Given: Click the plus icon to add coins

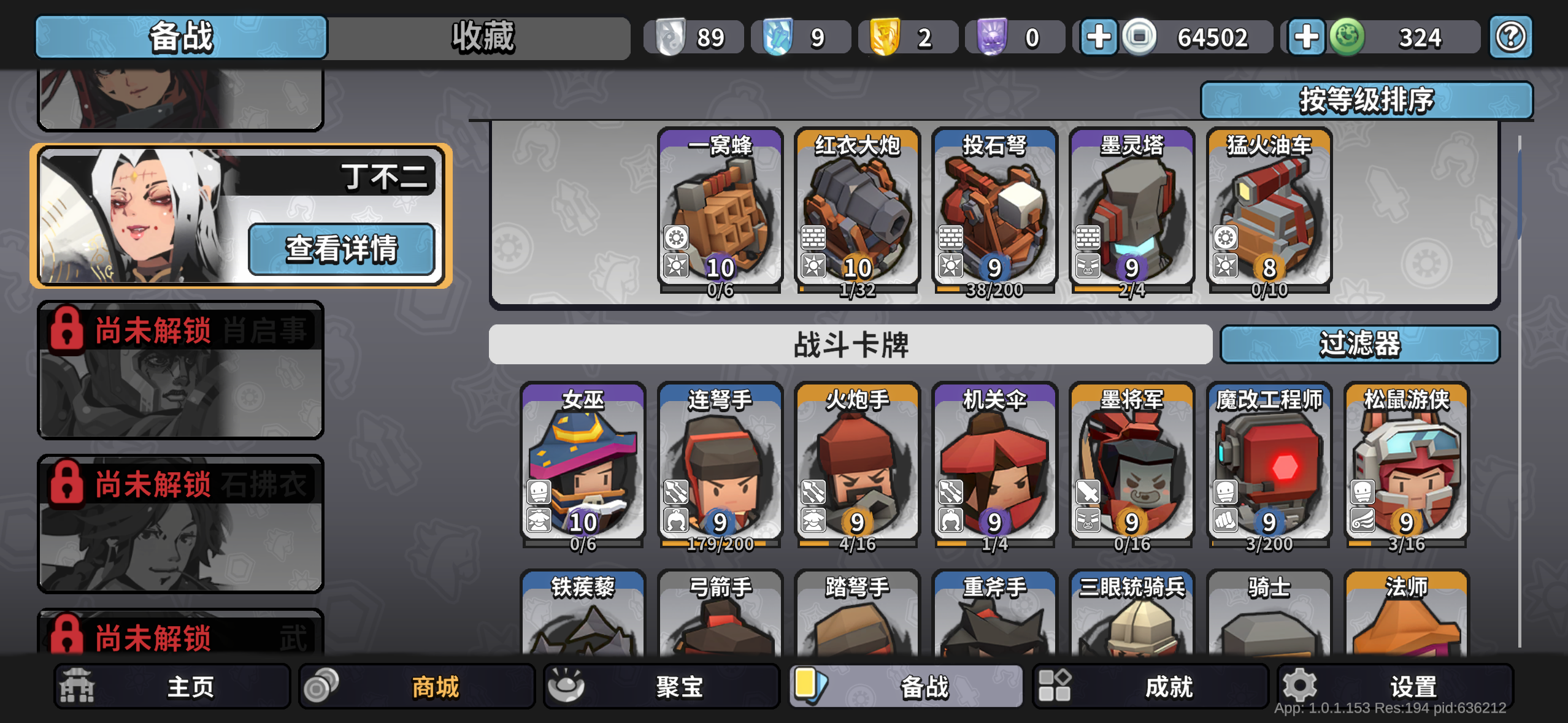Looking at the screenshot, I should pos(1098,37).
